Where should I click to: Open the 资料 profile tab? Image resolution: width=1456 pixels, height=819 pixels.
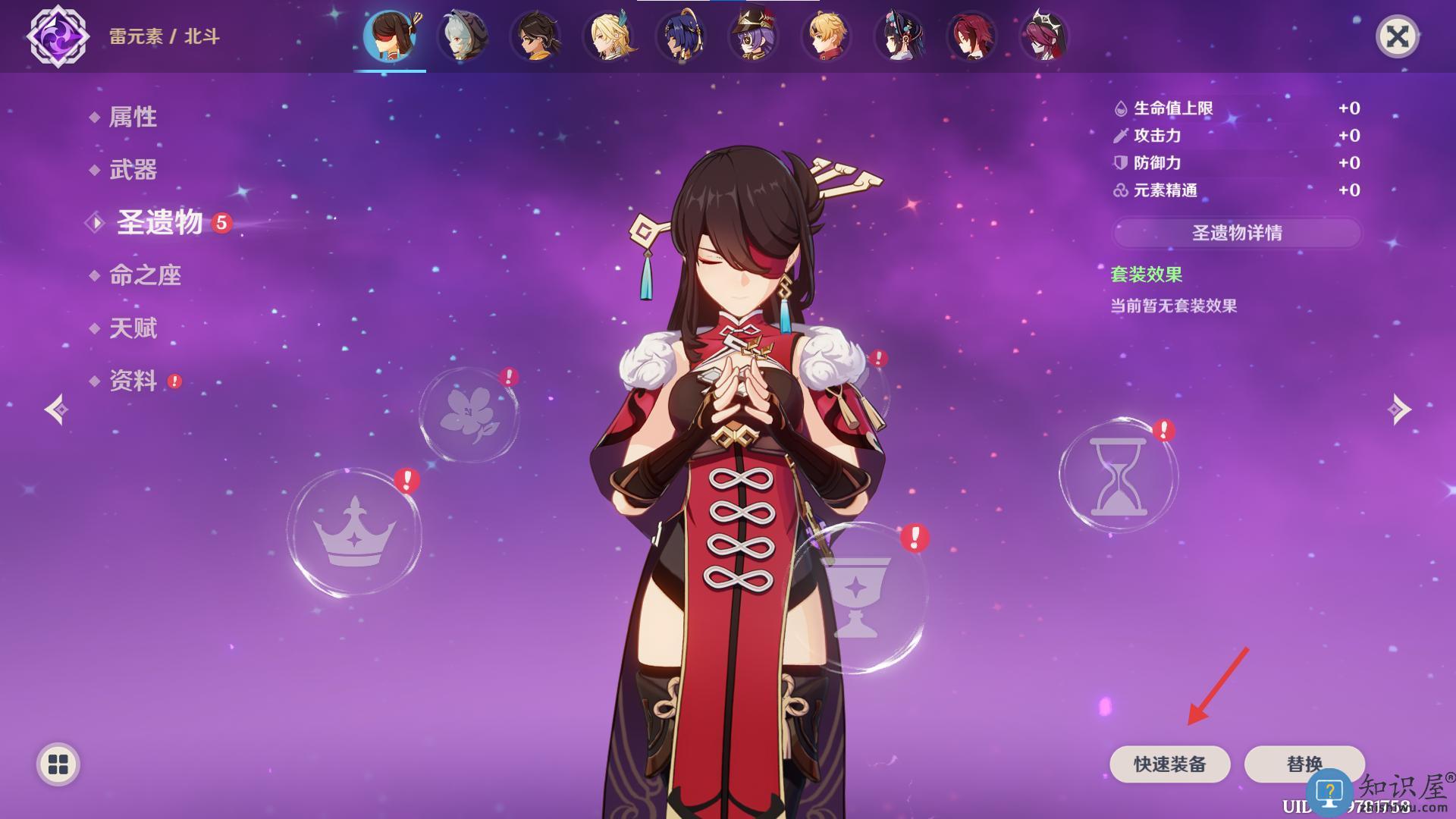pos(133,381)
